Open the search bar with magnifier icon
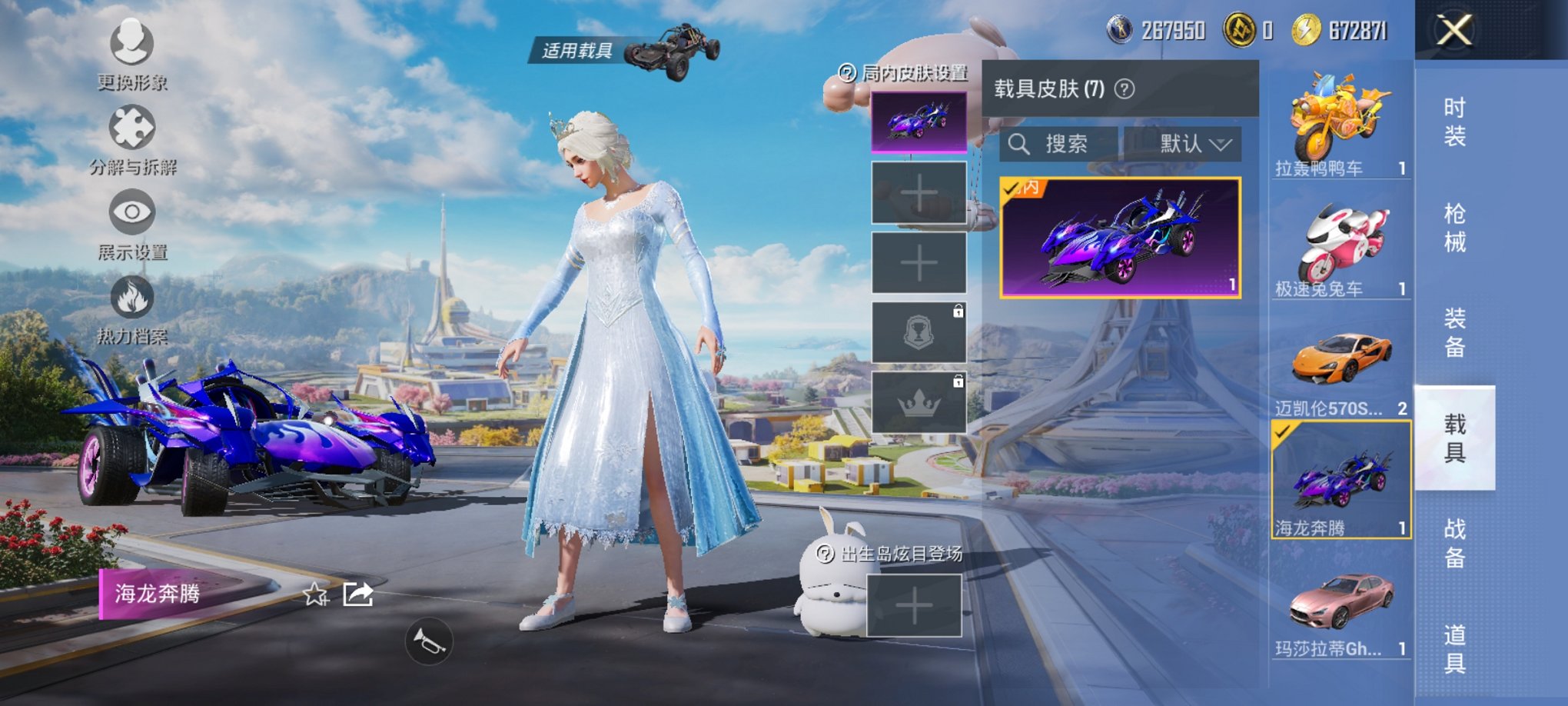1568x706 pixels. coord(1022,144)
